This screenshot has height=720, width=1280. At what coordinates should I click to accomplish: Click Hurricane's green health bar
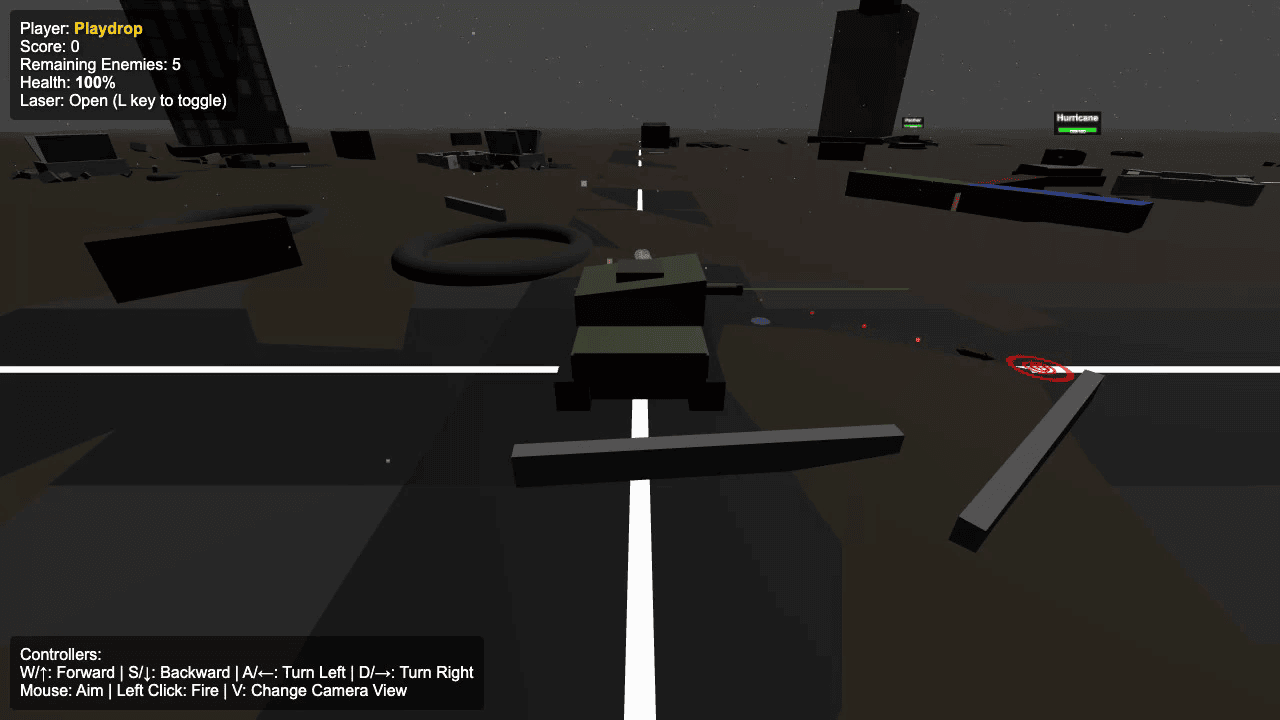(x=1078, y=129)
